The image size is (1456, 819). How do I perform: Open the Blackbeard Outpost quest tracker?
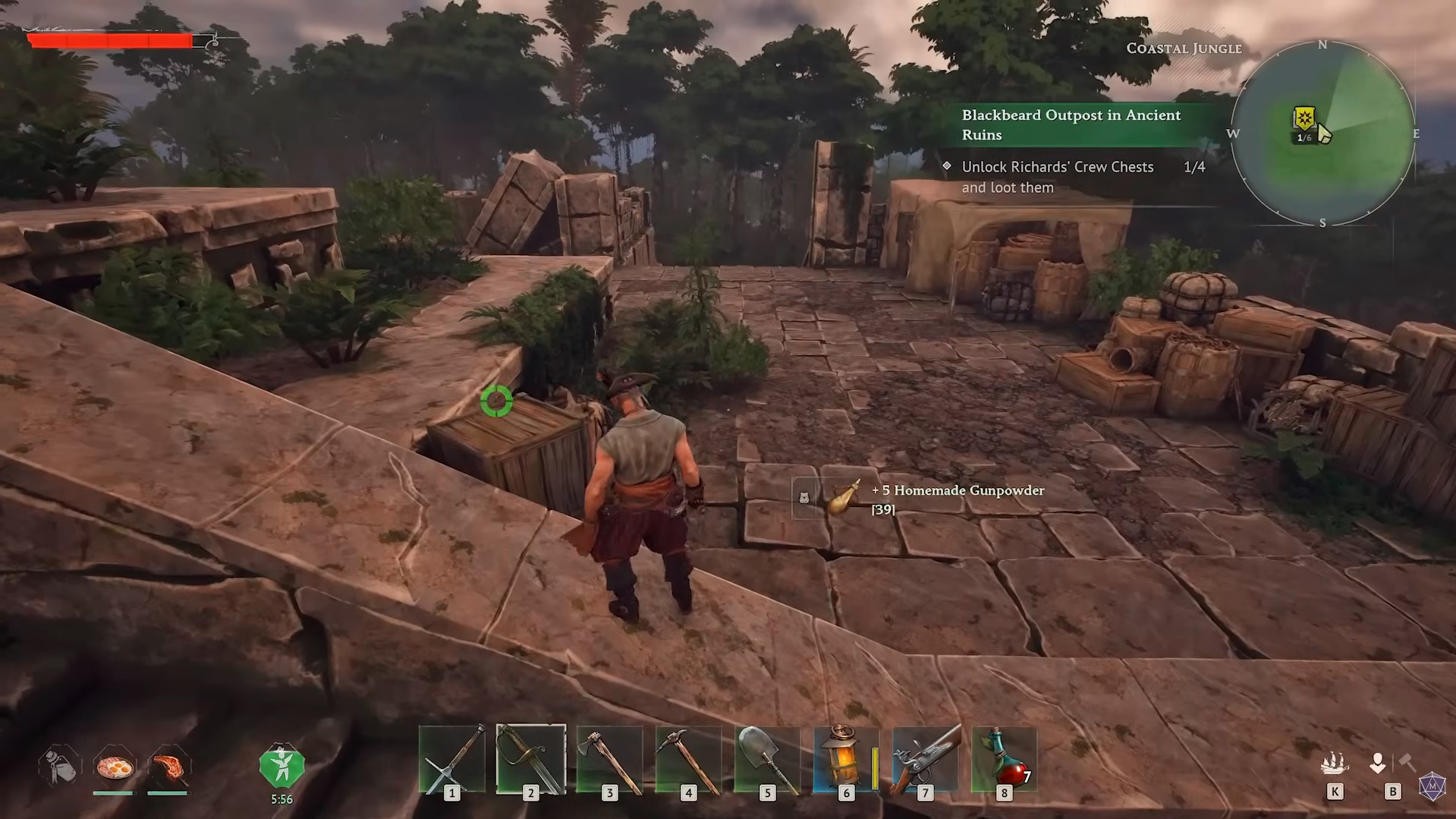(1071, 125)
